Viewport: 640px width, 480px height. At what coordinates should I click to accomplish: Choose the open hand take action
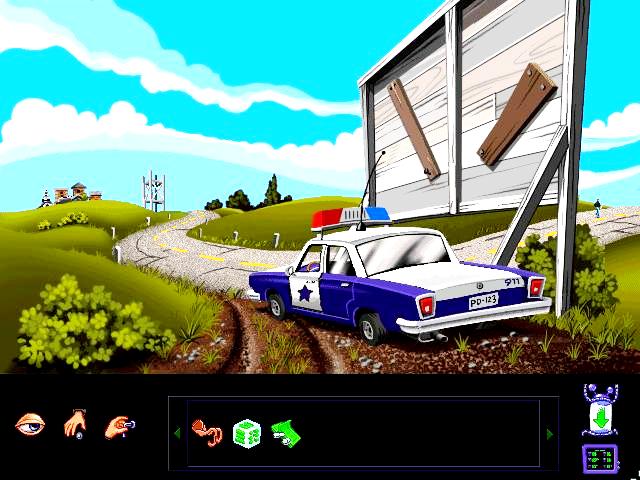click(x=76, y=425)
